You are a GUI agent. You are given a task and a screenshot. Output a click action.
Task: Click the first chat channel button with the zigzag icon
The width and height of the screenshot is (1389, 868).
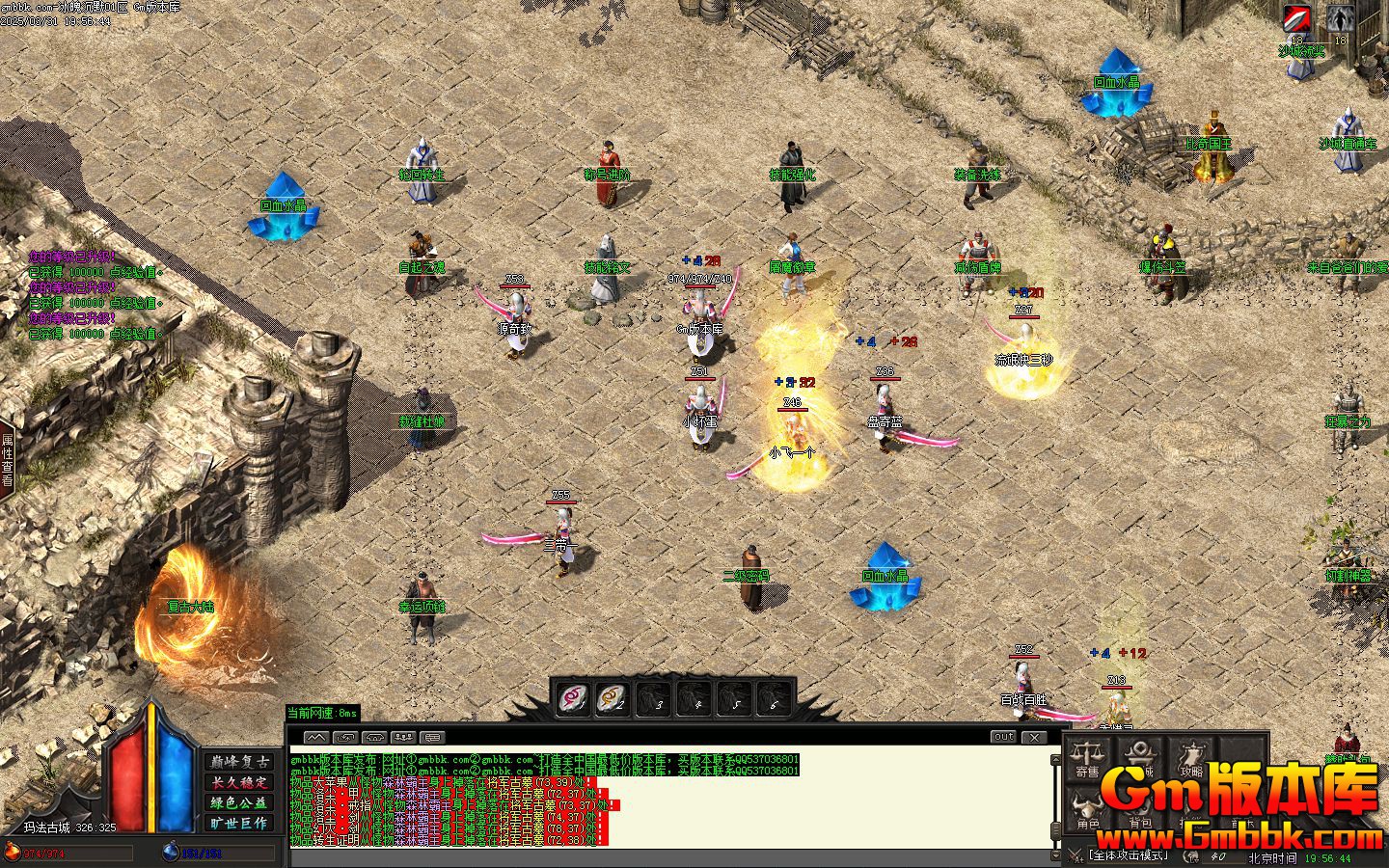pyautogui.click(x=315, y=738)
